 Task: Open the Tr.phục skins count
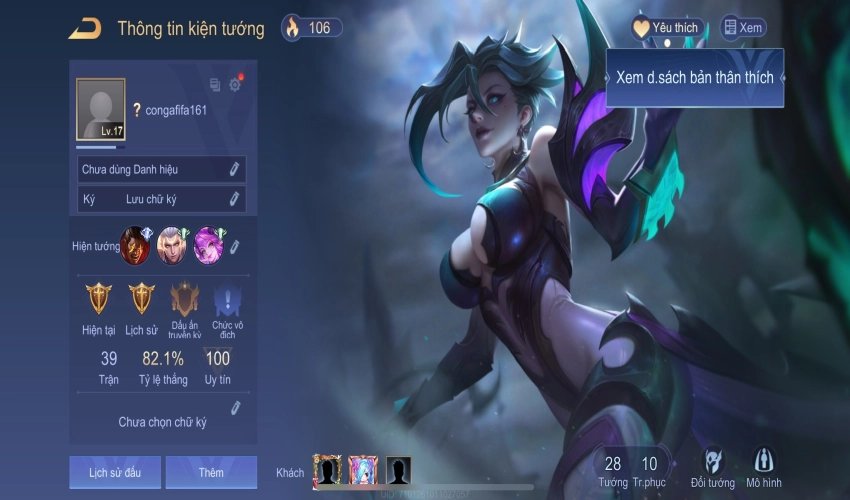tap(650, 470)
